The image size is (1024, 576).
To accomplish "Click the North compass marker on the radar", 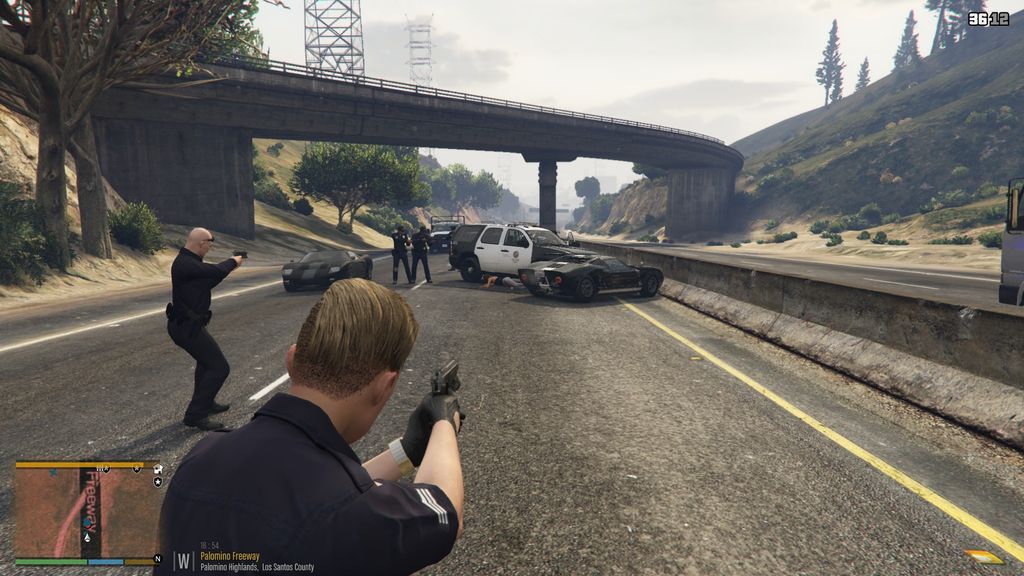I will 158,558.
